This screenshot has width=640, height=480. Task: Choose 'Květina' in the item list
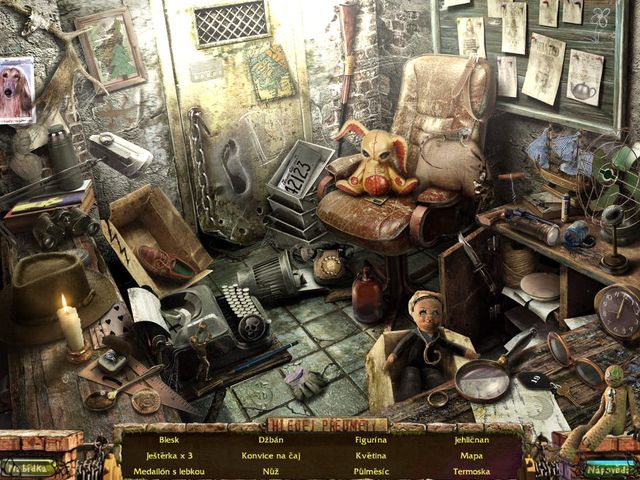point(371,455)
